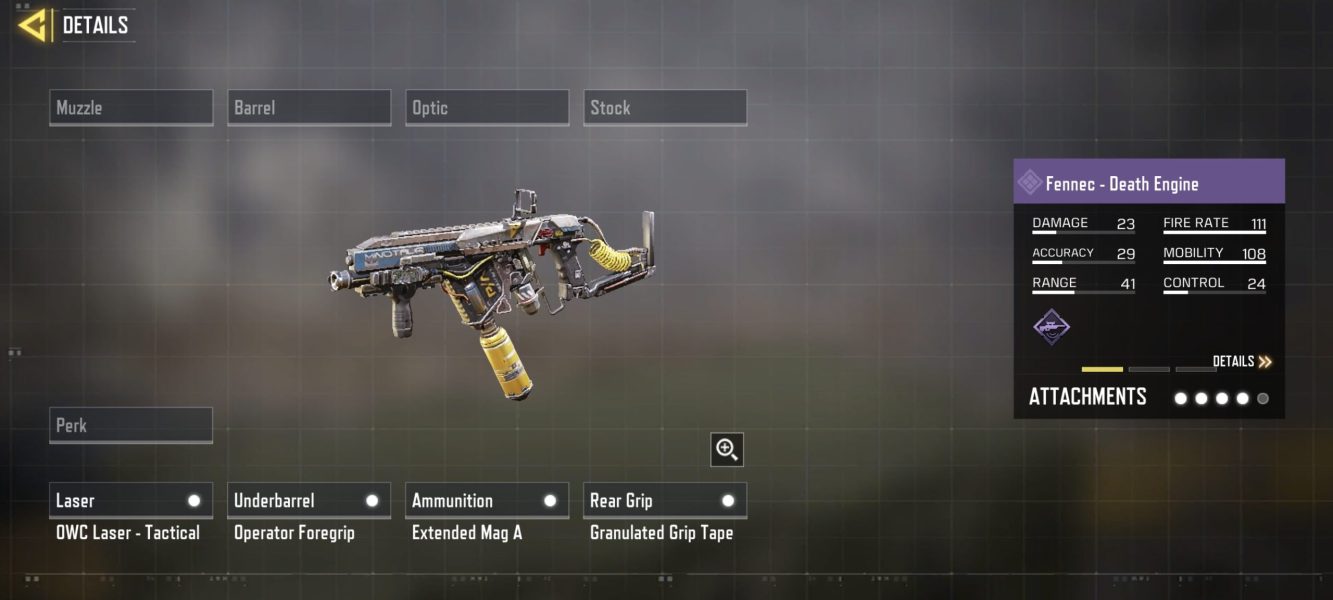
Task: Go back using the yellow arrow
Action: pyautogui.click(x=34, y=25)
